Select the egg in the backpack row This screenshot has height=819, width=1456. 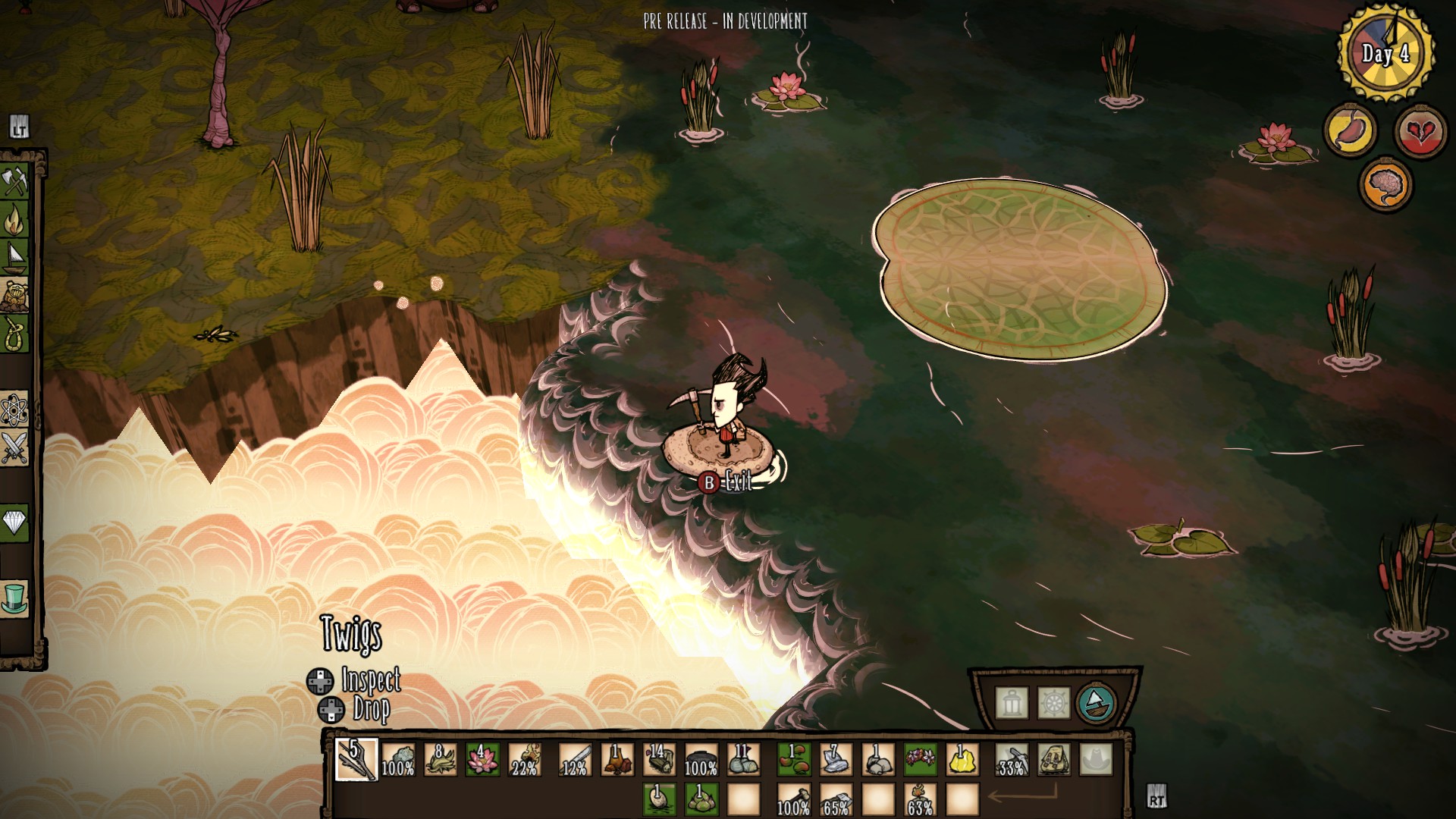pyautogui.click(x=658, y=799)
